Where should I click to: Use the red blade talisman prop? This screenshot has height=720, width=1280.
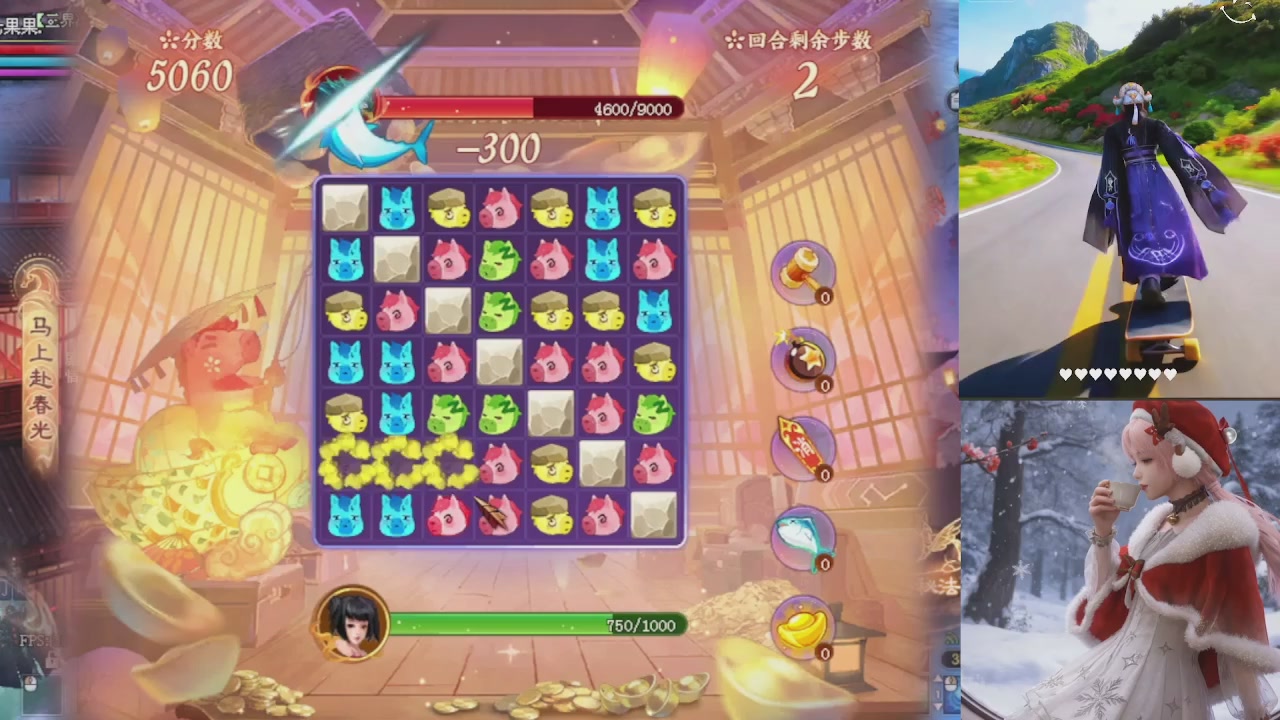click(801, 445)
